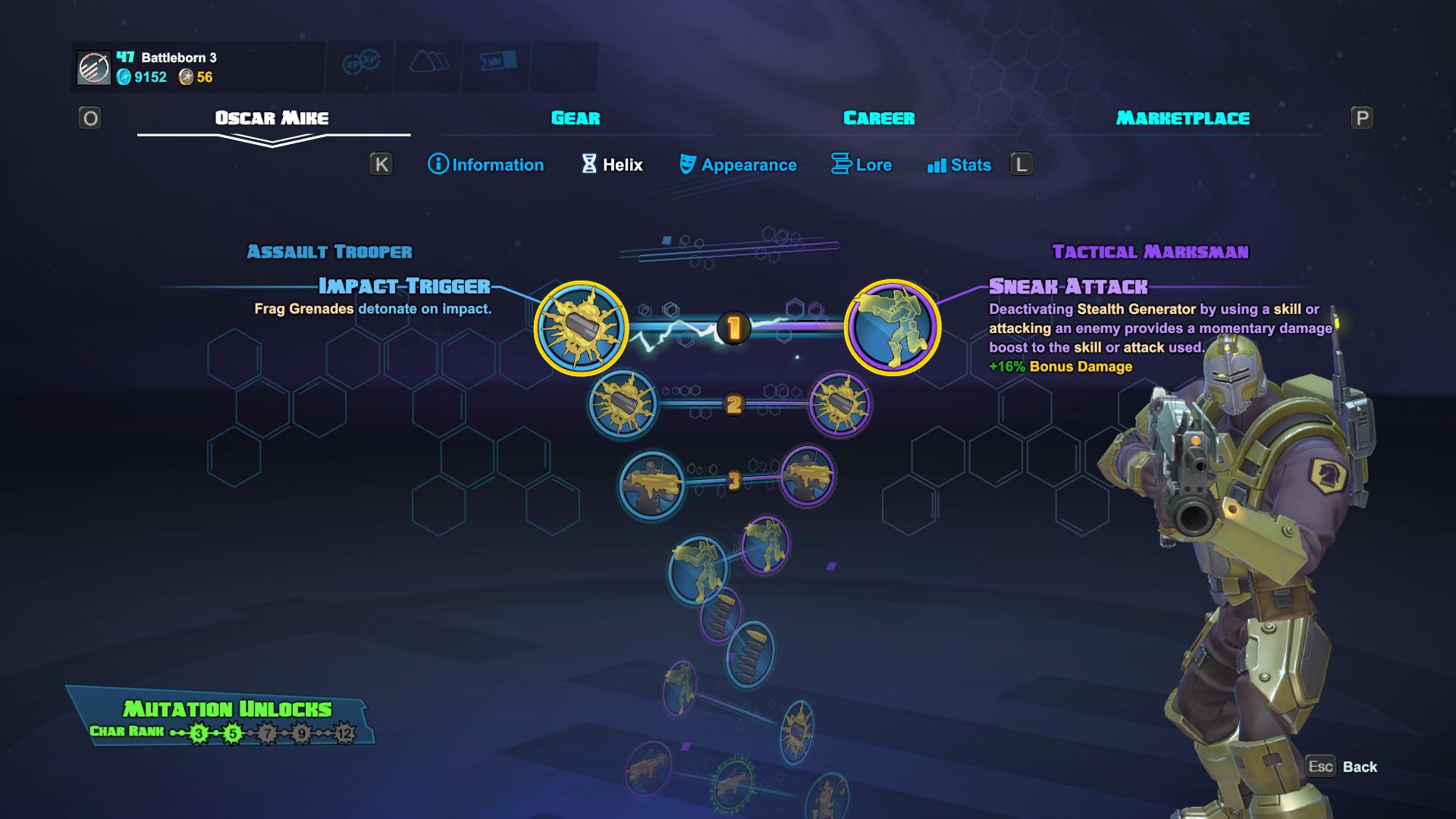Select the Impact Trigger helix node
Screen dimensions: 1456x819
point(582,329)
